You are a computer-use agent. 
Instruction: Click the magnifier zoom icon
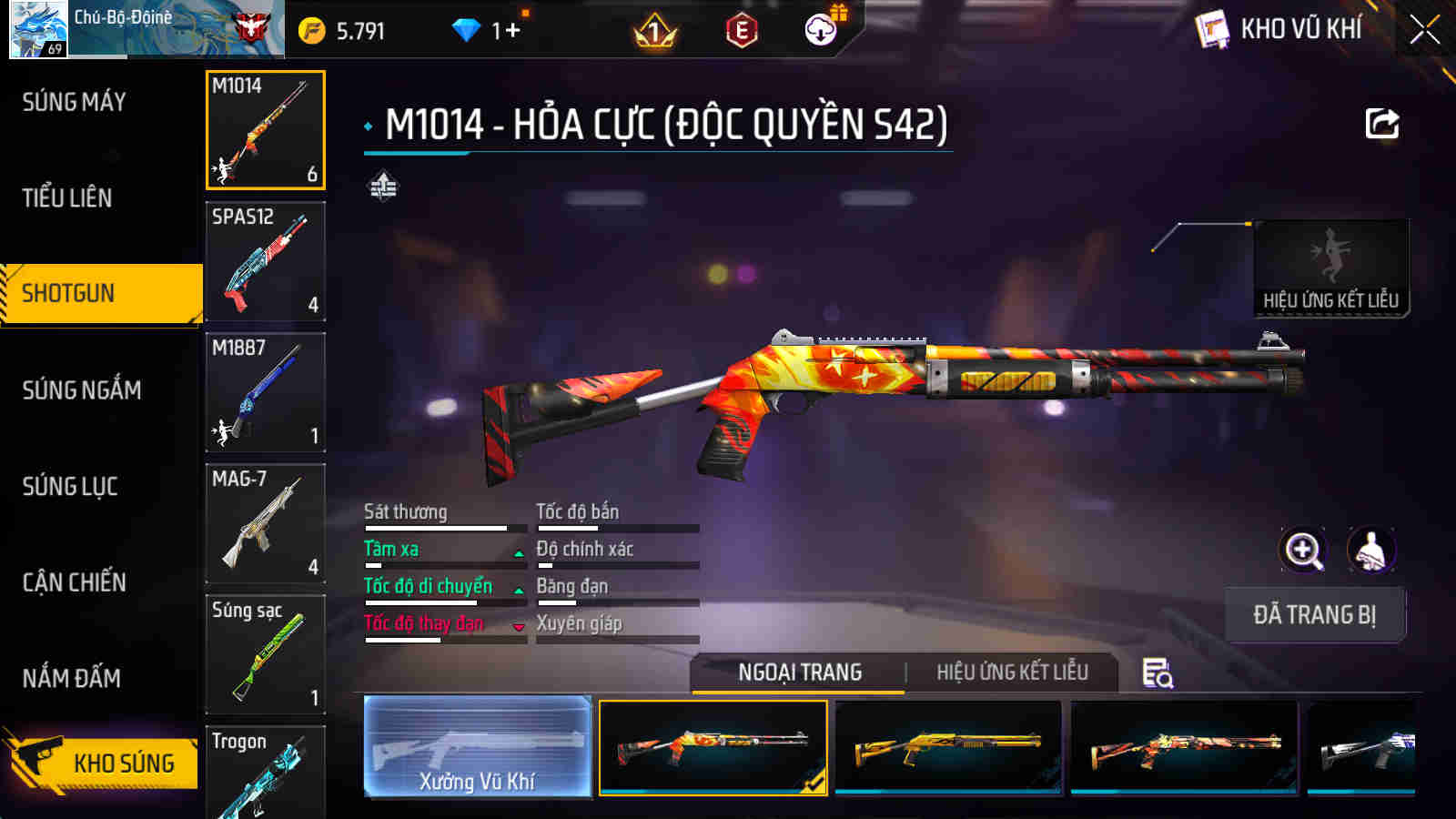[x=1303, y=551]
